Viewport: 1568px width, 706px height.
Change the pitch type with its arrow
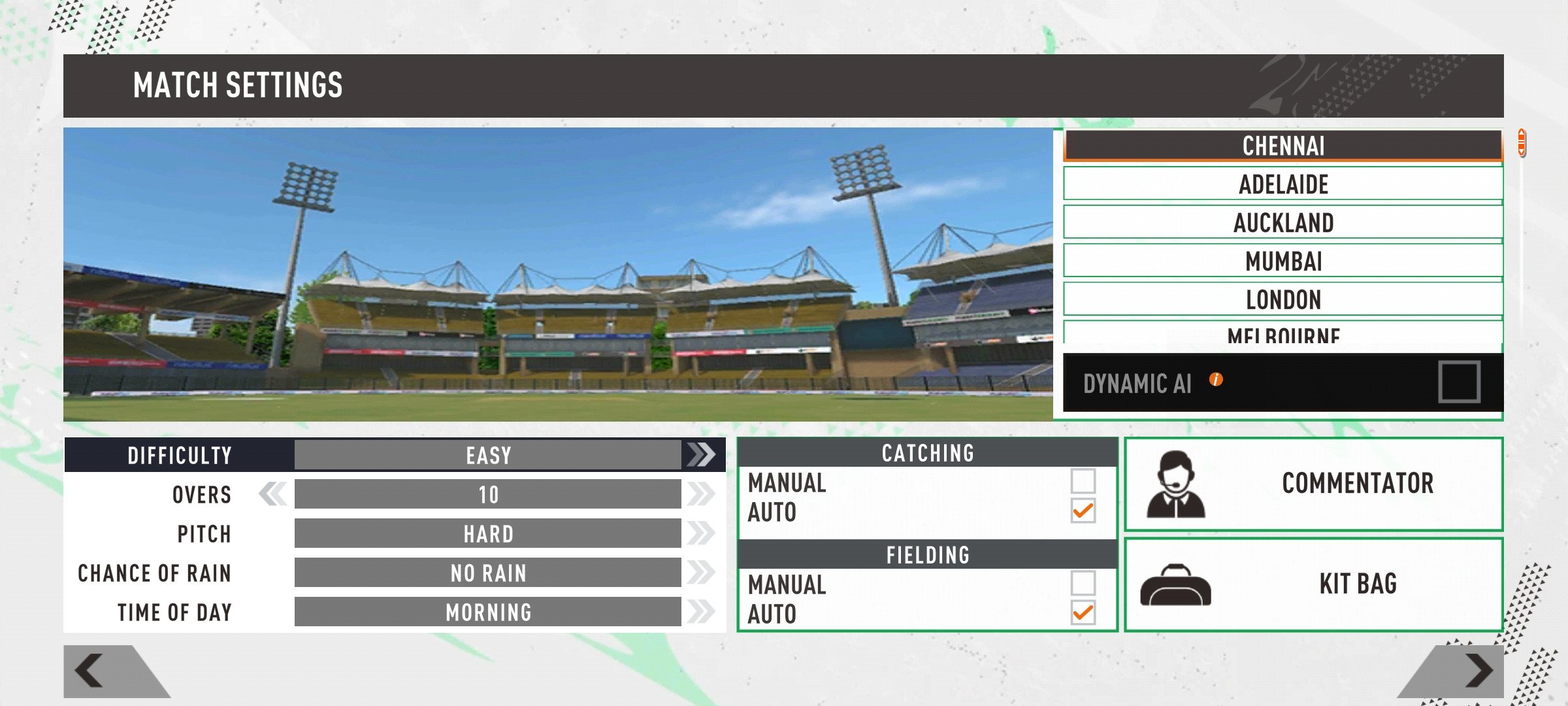(x=701, y=533)
